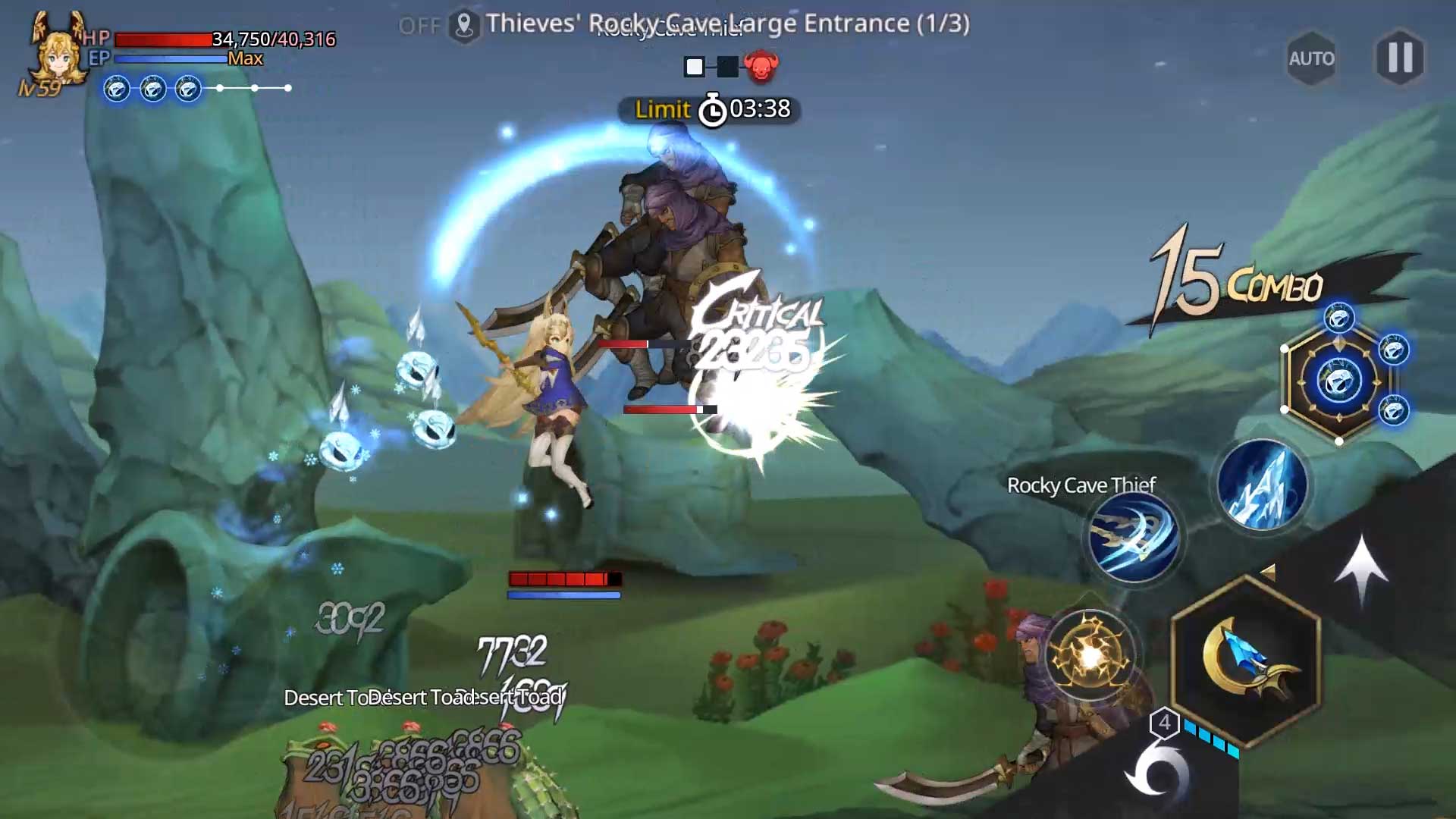Select the red bull boss stage icon
This screenshot has height=819, width=1456.
pyautogui.click(x=761, y=67)
